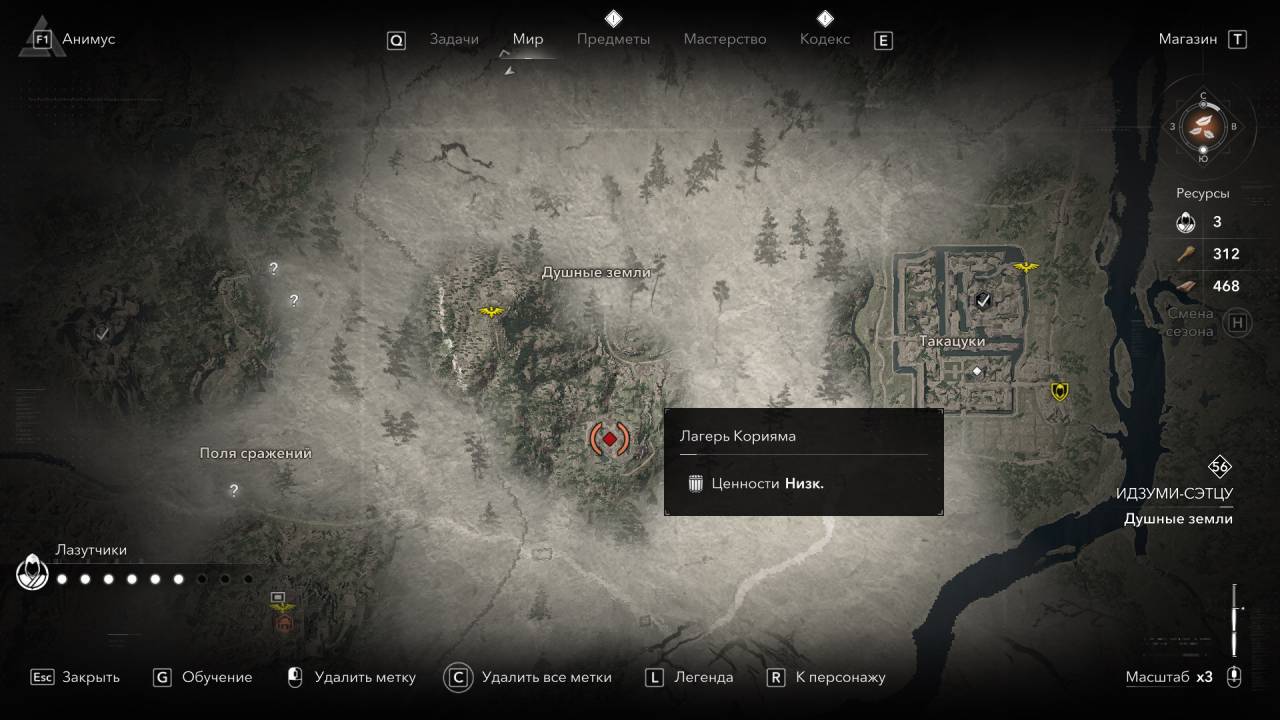Select the yellow eagle viewpoint near Душные земли
The width and height of the screenshot is (1280, 720).
(491, 312)
